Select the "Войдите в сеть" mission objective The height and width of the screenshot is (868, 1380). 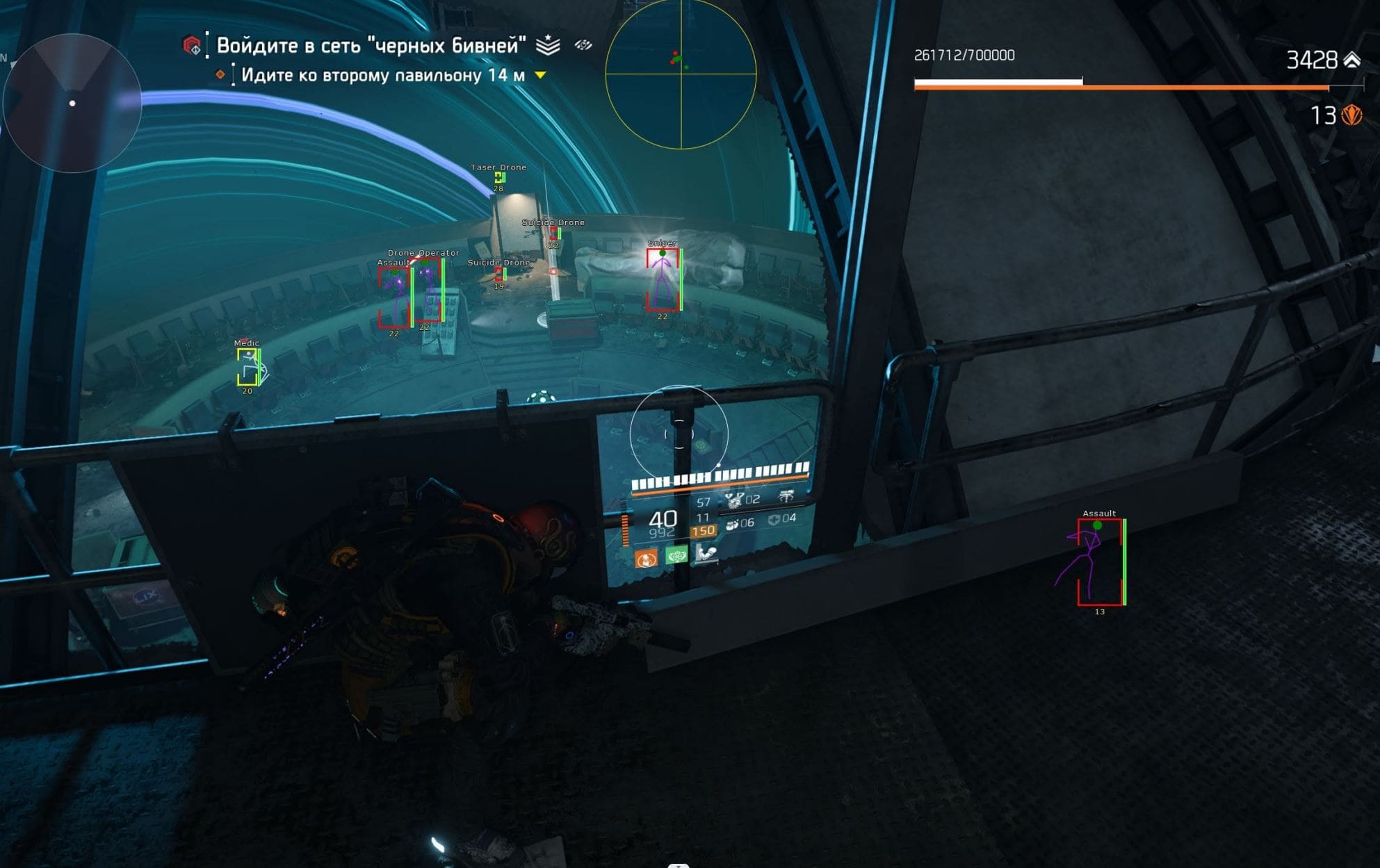pos(371,46)
